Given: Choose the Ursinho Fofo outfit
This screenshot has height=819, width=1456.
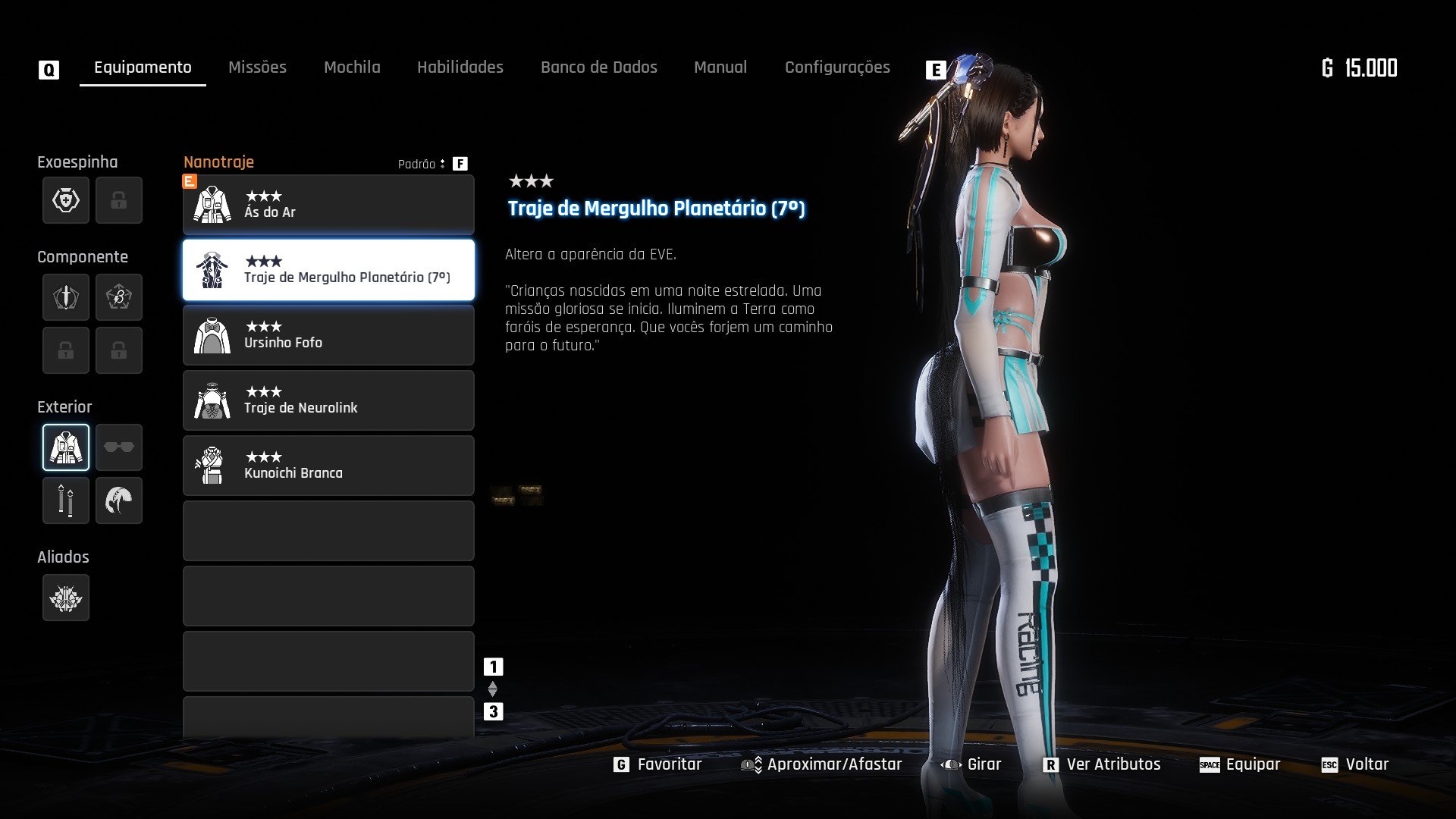Looking at the screenshot, I should coord(328,335).
